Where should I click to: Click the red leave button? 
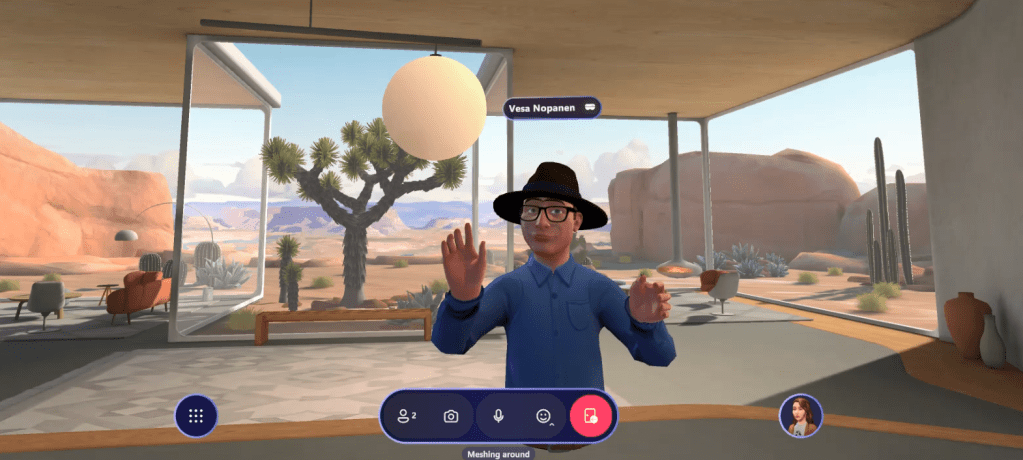pos(590,416)
